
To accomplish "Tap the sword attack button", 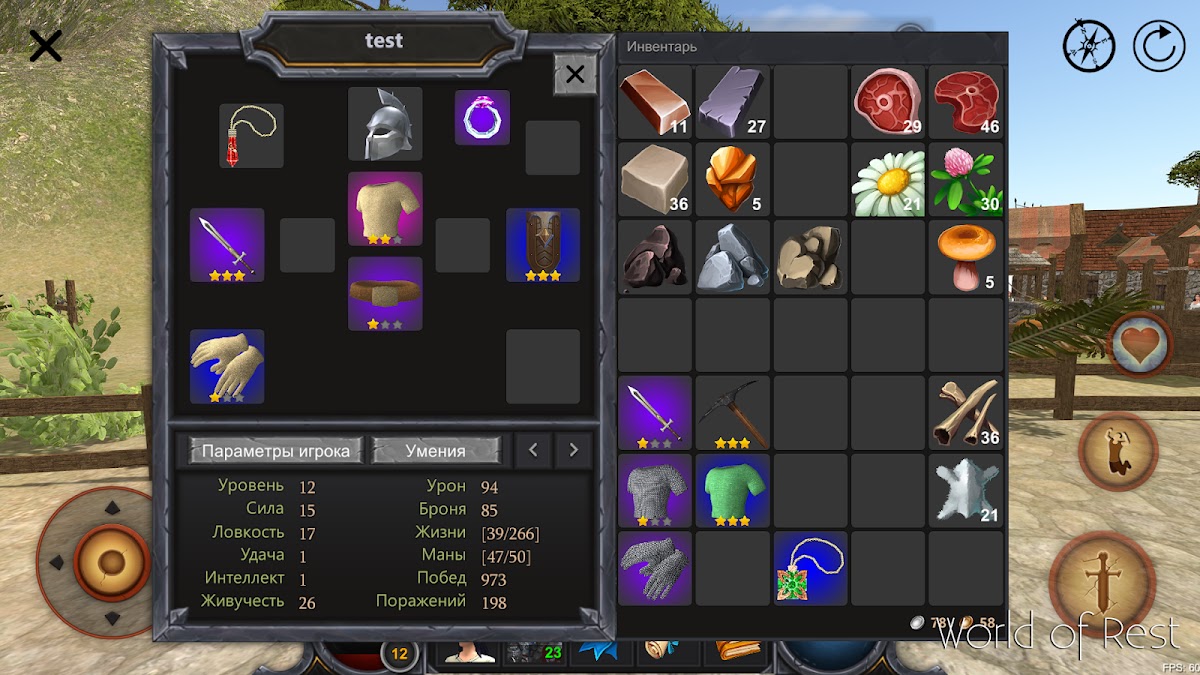I will coord(1102,586).
